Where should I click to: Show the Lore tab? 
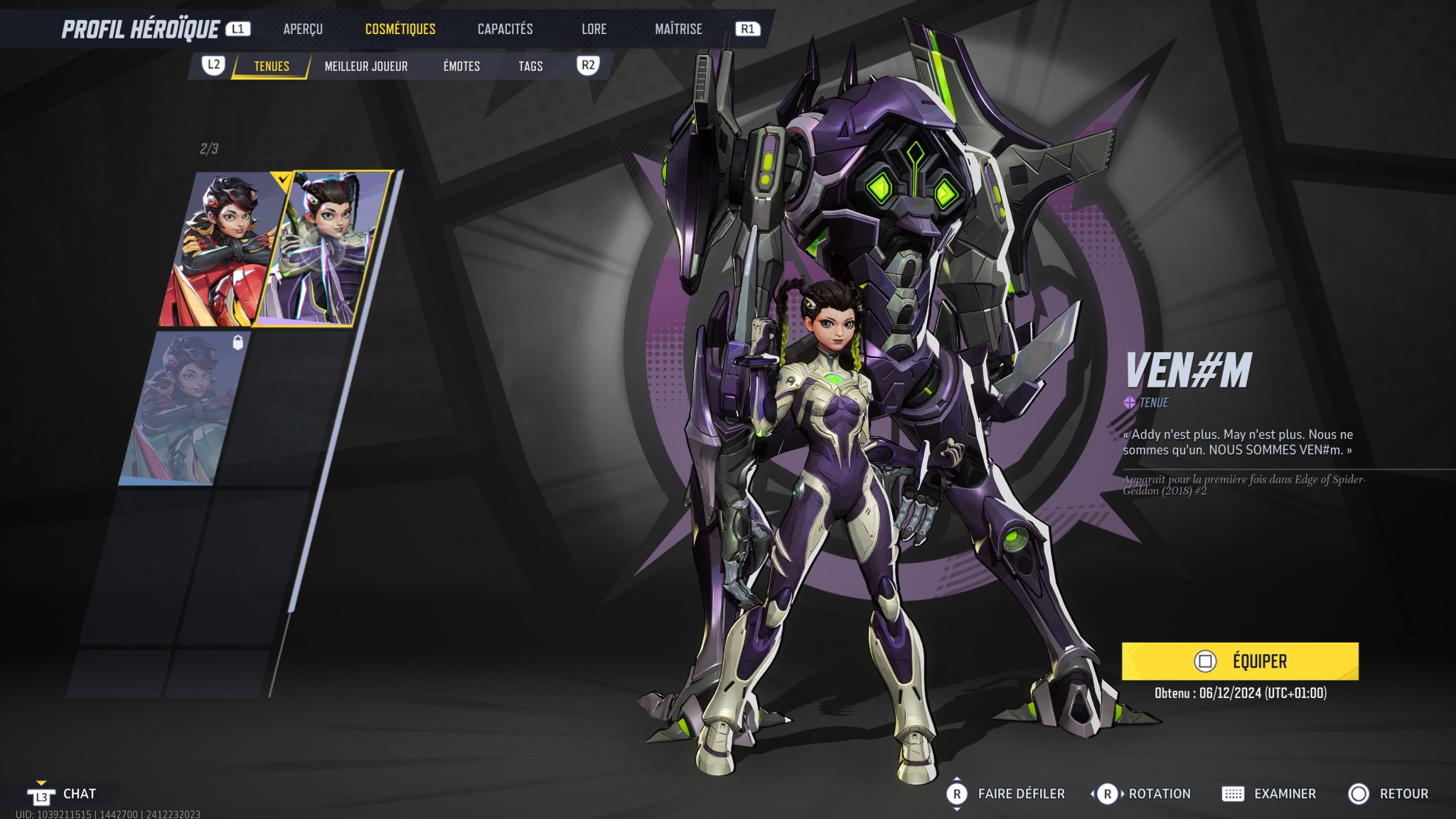point(594,29)
